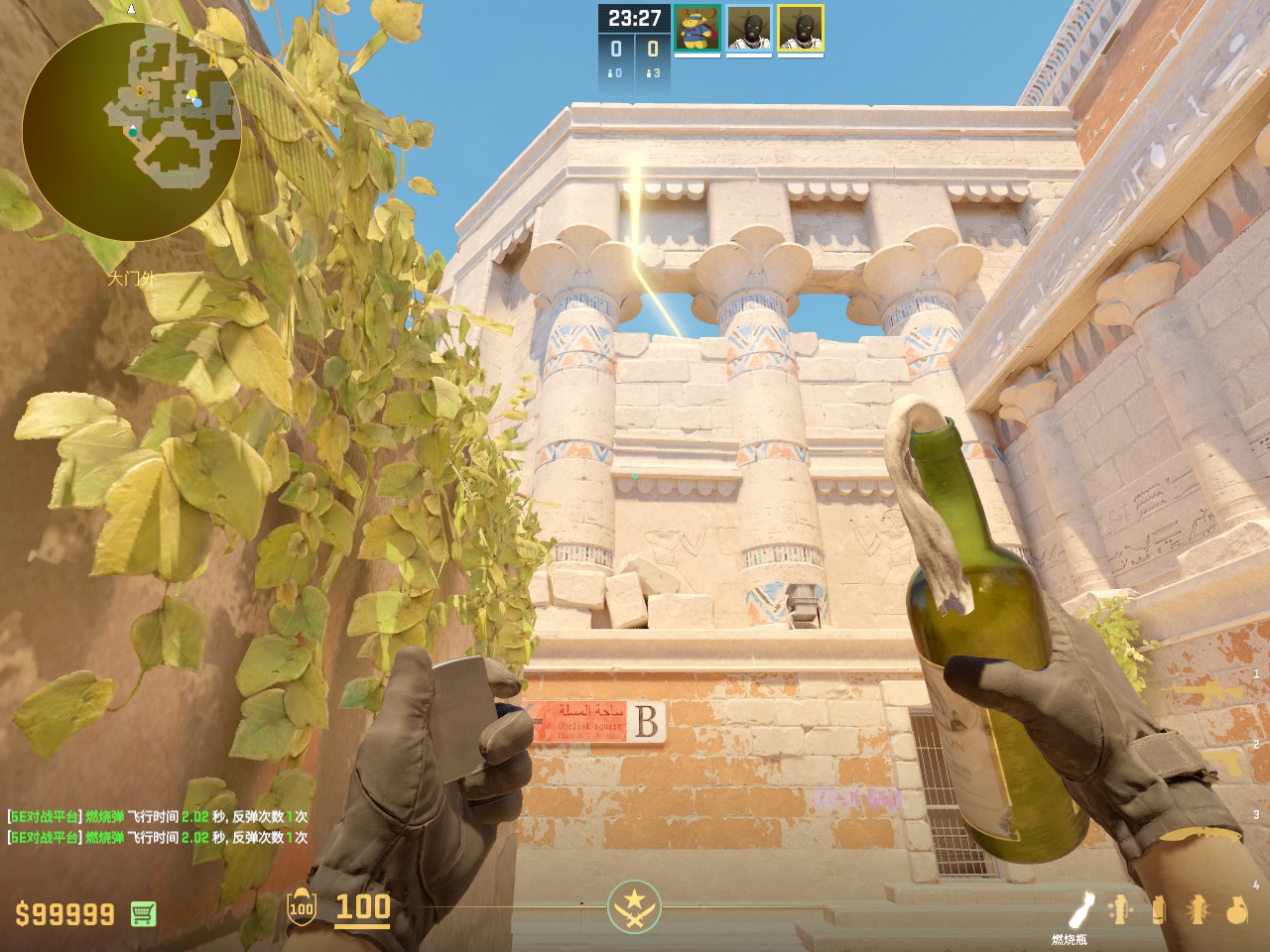1270x952 pixels.
Task: Select the moose mascot player avatar
Action: click(698, 29)
